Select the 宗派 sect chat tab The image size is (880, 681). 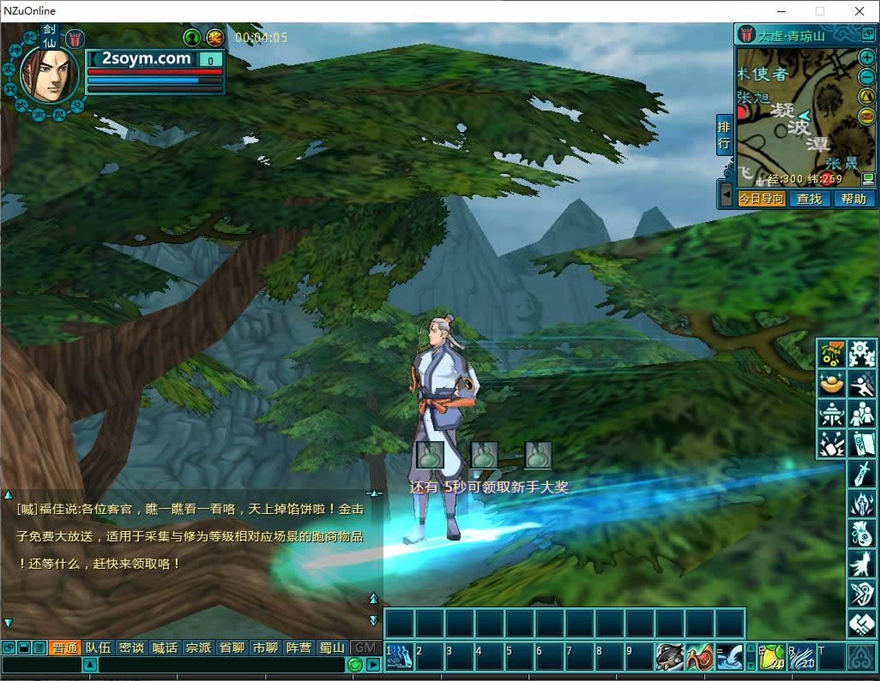click(198, 648)
